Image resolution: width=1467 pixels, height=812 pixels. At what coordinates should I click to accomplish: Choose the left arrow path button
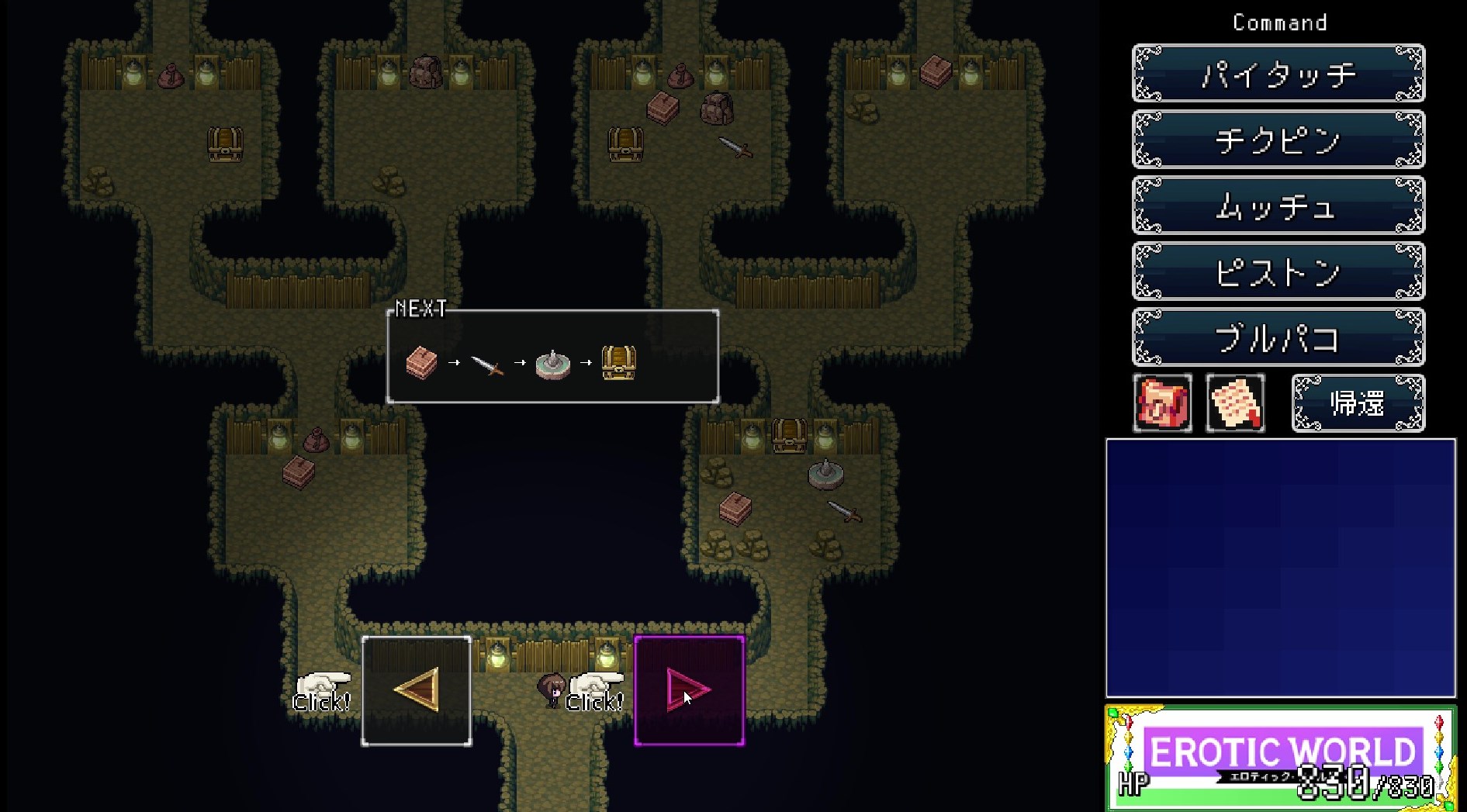click(417, 690)
